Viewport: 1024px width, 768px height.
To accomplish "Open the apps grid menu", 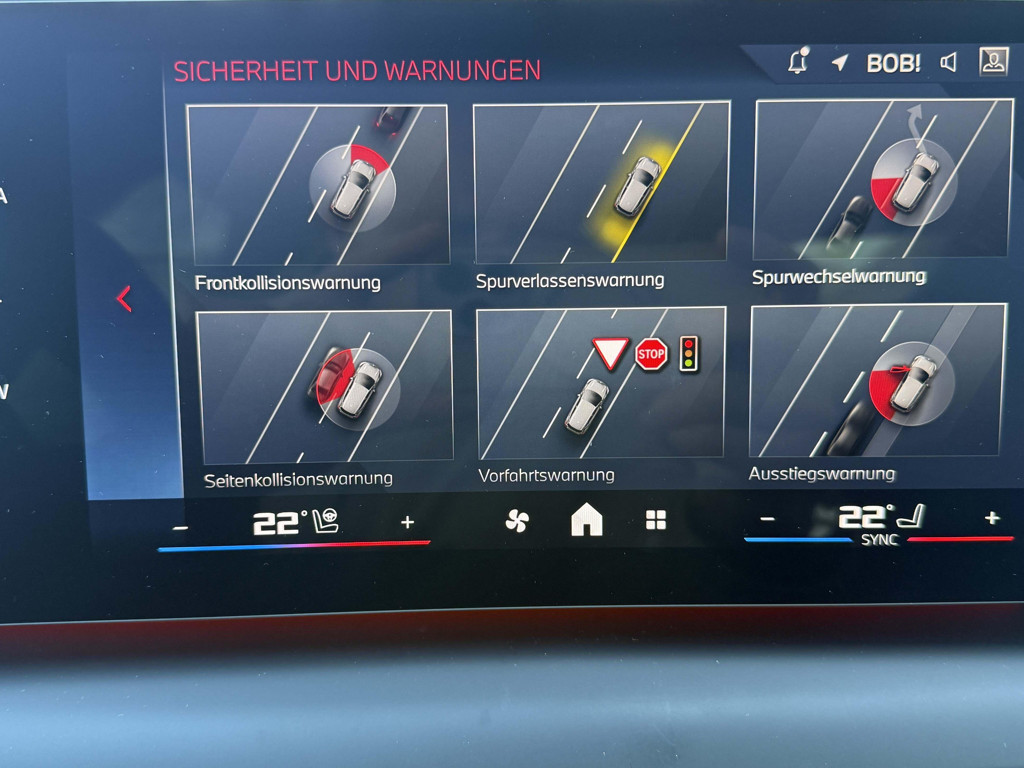I will (655, 520).
